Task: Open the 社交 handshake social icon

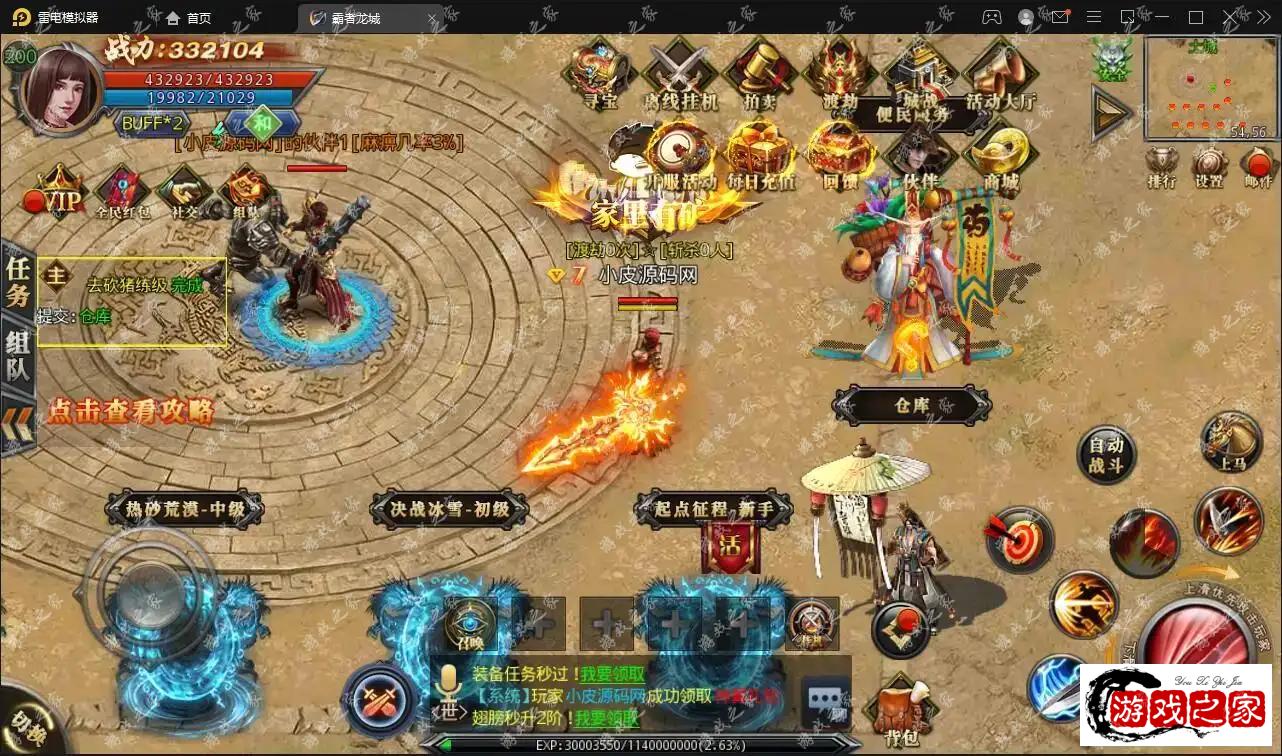Action: click(x=184, y=190)
